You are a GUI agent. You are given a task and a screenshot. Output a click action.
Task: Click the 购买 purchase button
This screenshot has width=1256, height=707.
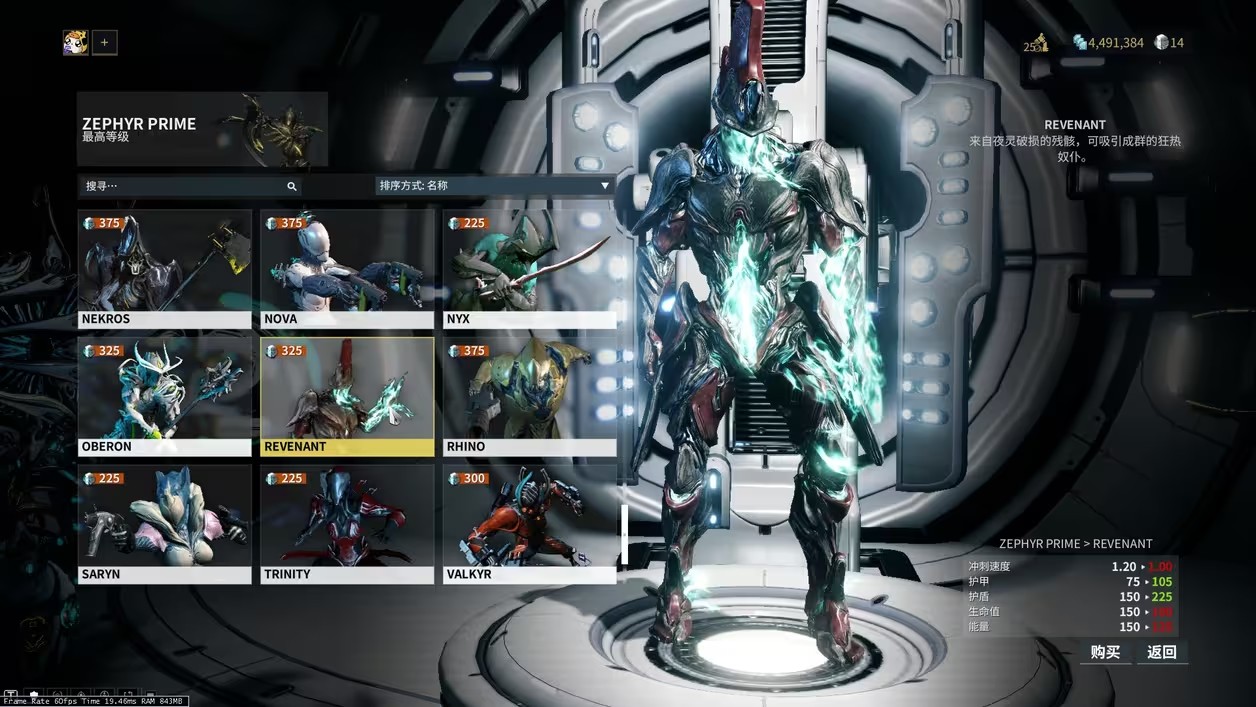pyautogui.click(x=1105, y=652)
